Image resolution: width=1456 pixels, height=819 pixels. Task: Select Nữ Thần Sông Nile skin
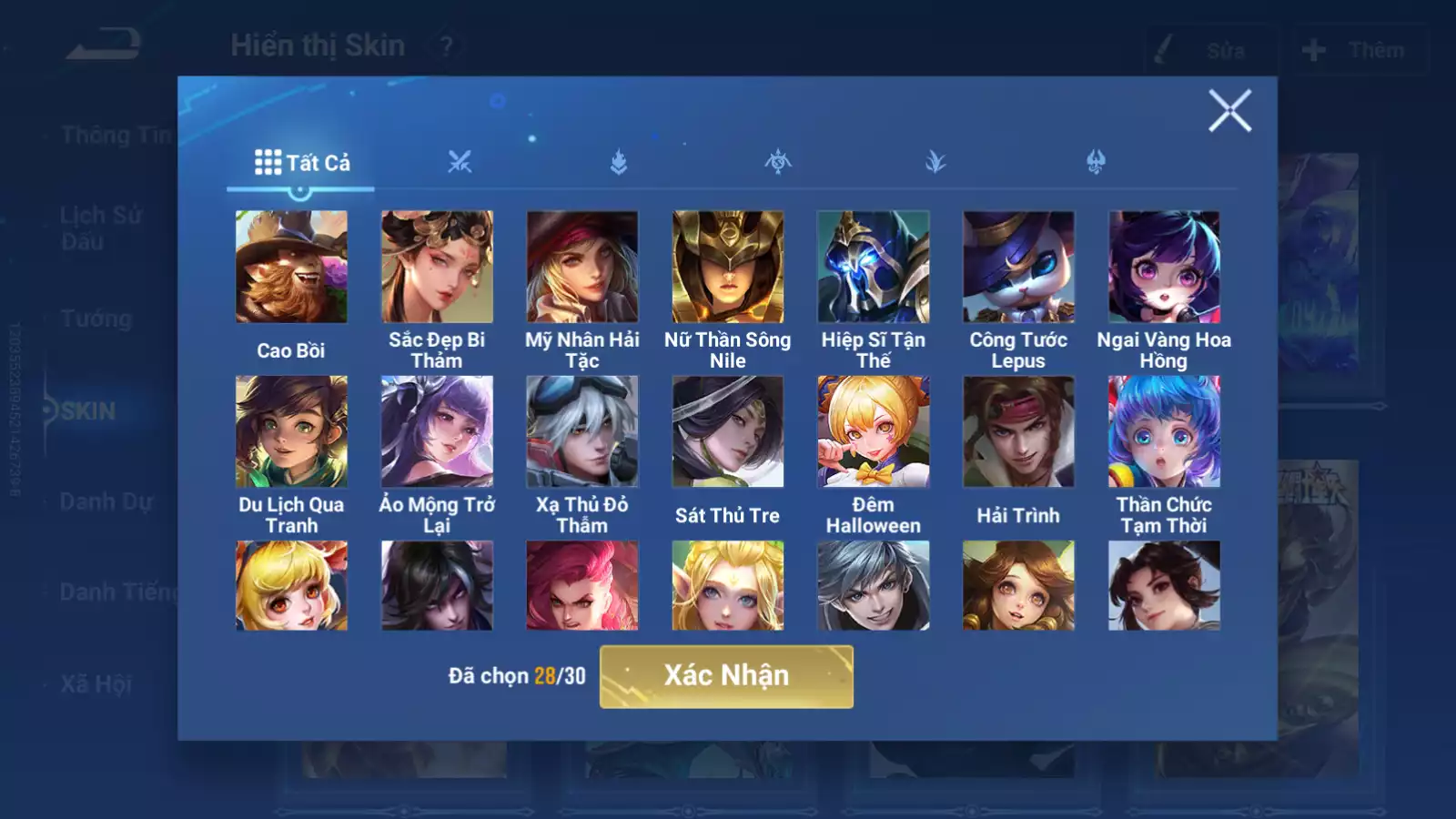pos(728,267)
